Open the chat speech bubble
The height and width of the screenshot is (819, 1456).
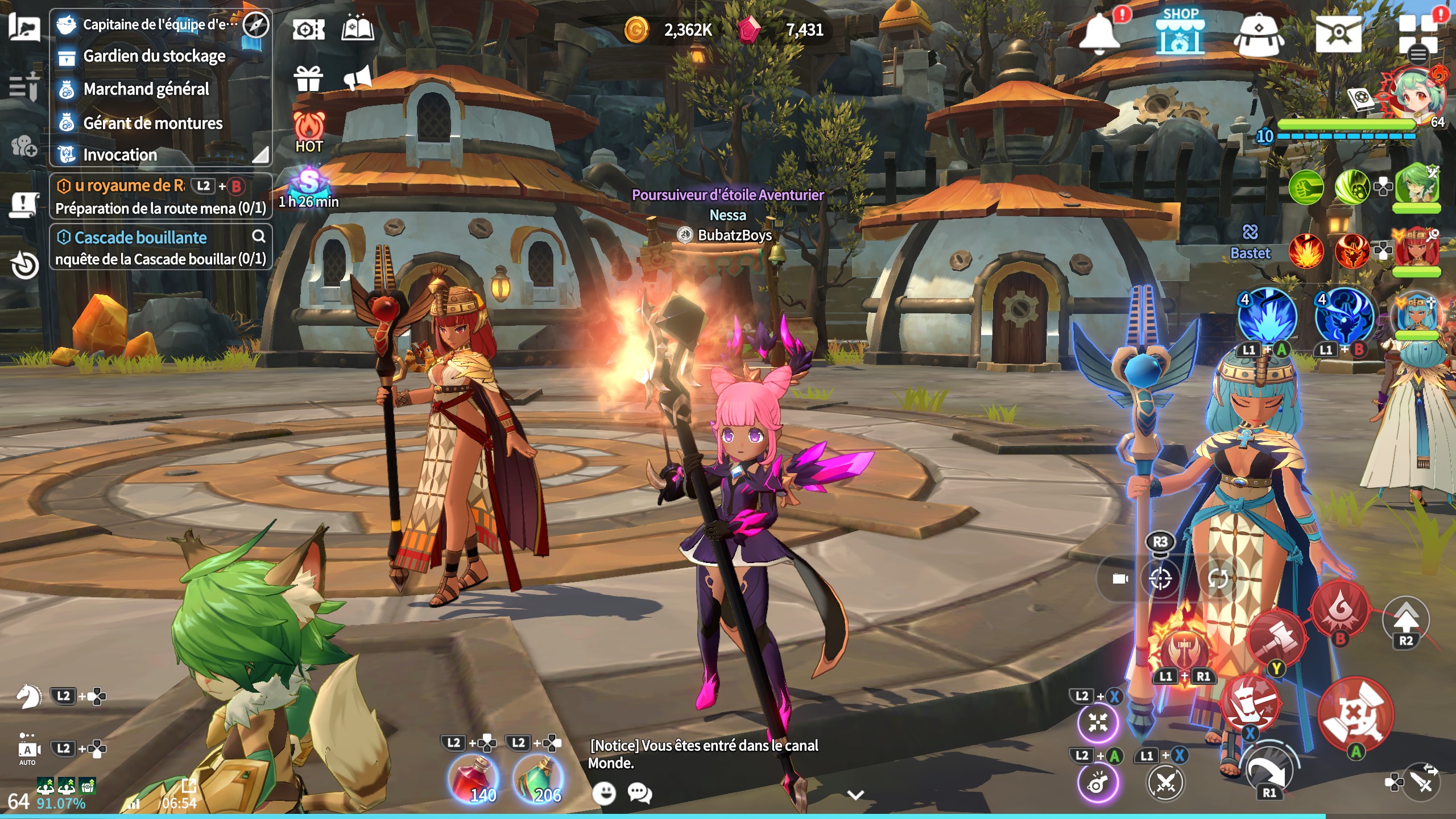[x=640, y=792]
